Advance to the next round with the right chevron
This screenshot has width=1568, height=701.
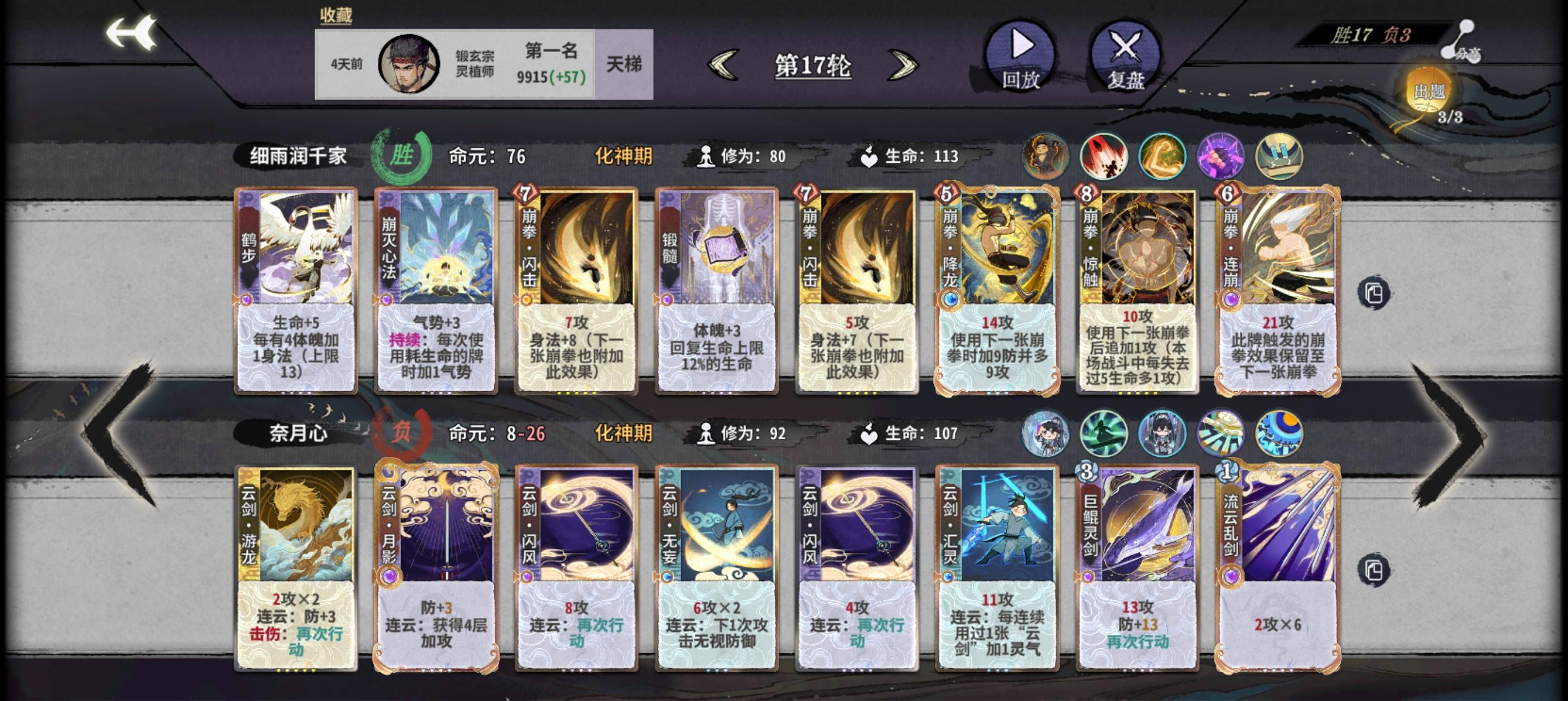[x=901, y=67]
